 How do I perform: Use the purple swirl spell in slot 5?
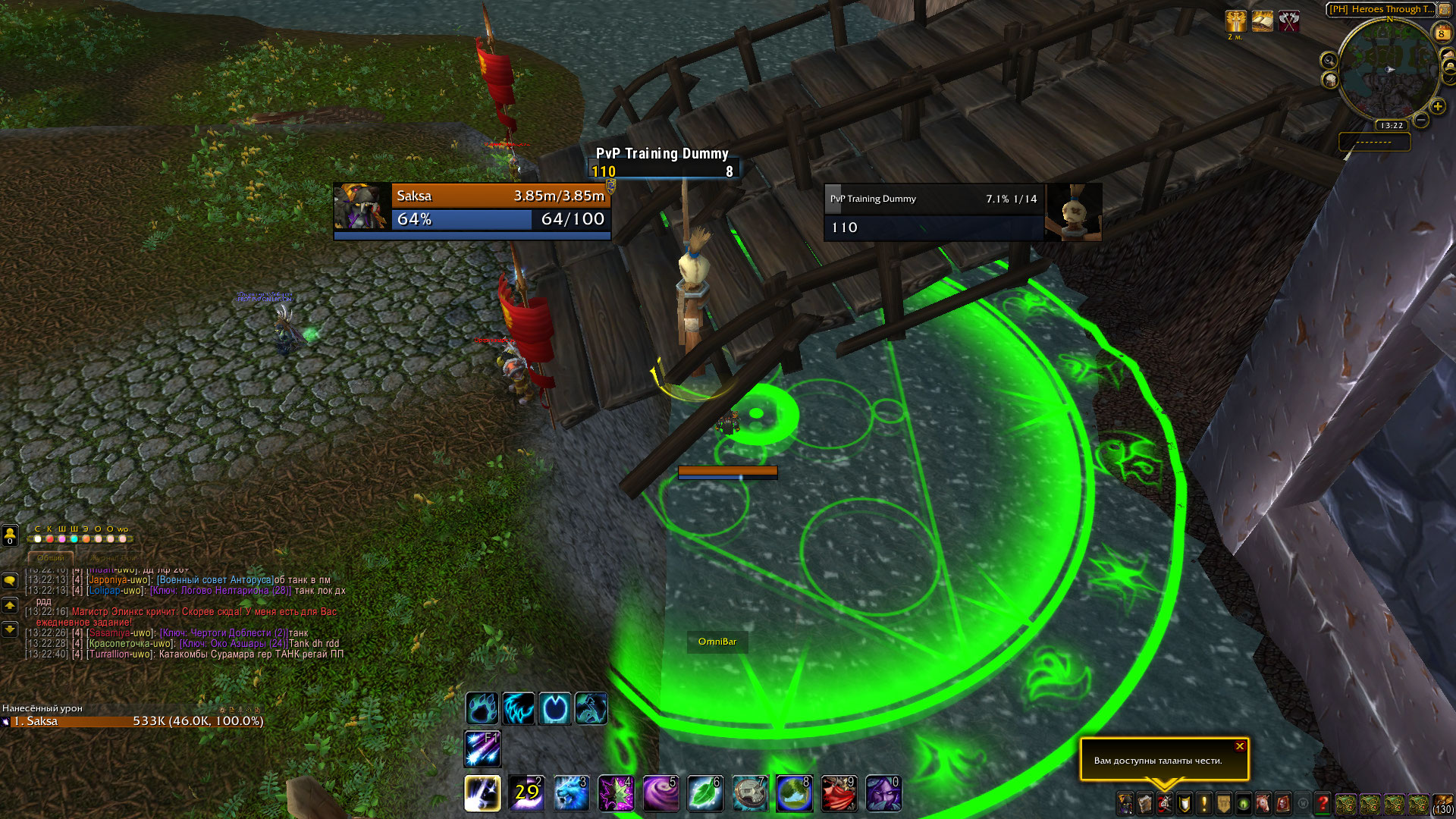point(661,793)
